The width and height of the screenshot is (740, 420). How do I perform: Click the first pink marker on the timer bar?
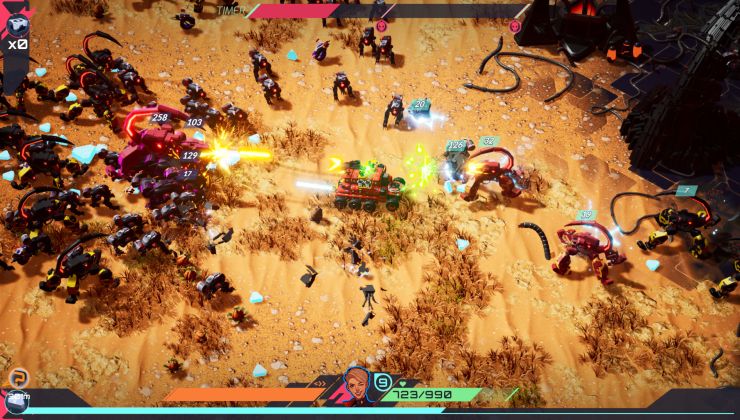coord(381,26)
